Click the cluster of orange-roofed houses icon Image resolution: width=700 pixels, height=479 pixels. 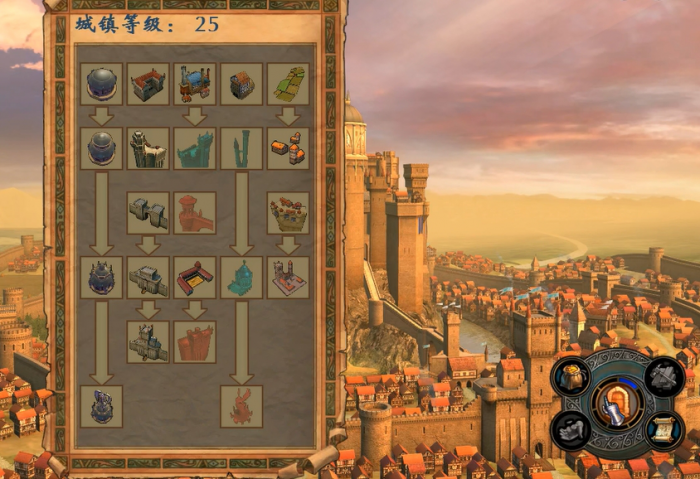[x=288, y=148]
